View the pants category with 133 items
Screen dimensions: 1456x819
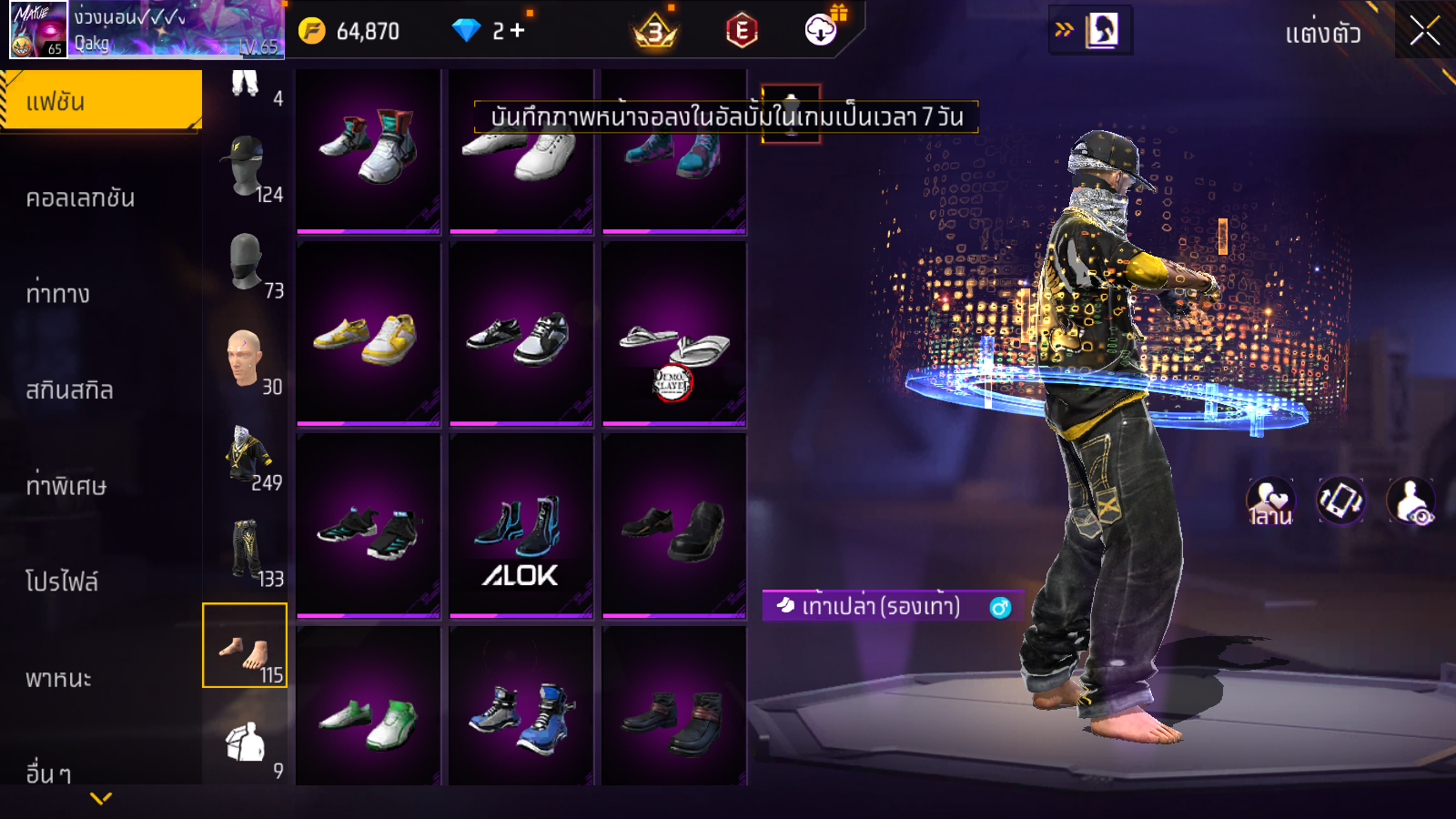tap(245, 550)
